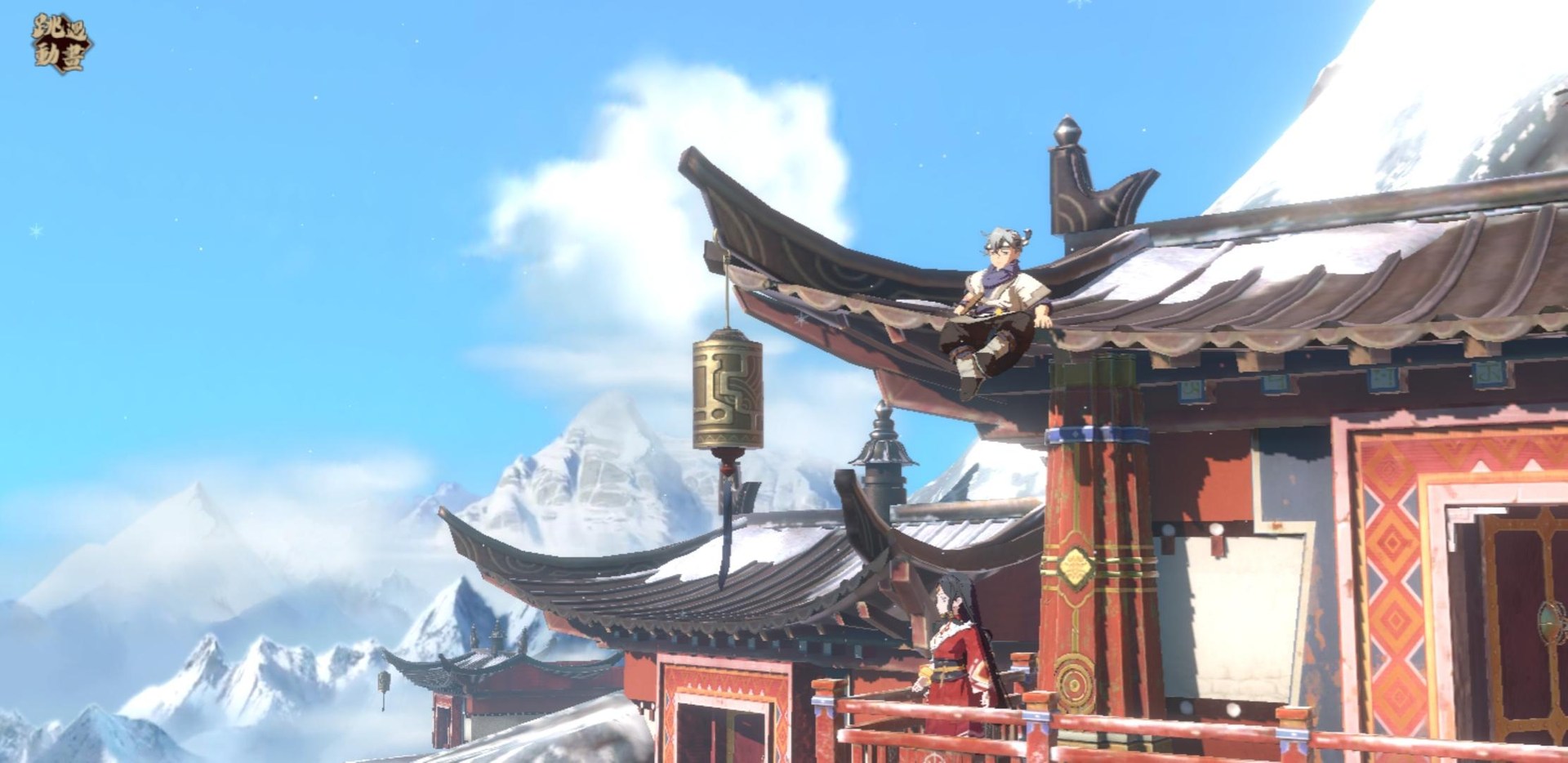Screen dimensions: 1568x763
Task: Skip the cutscene via 跳過動畫 button
Action: [61, 45]
